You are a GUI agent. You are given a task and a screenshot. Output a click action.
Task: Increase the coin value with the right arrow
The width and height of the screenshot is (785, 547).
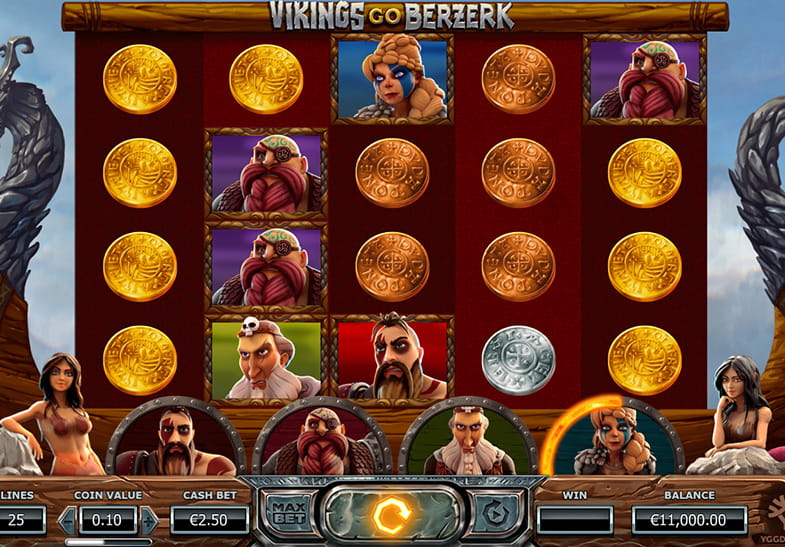149,520
